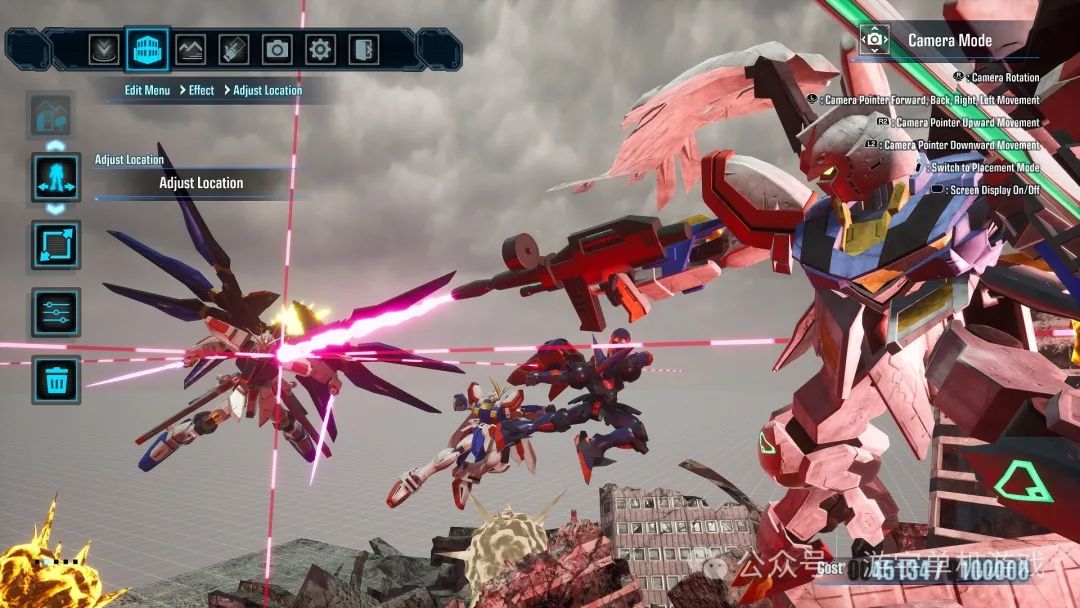Open the camera icon in top toolbar
The height and width of the screenshot is (608, 1080).
(x=277, y=49)
